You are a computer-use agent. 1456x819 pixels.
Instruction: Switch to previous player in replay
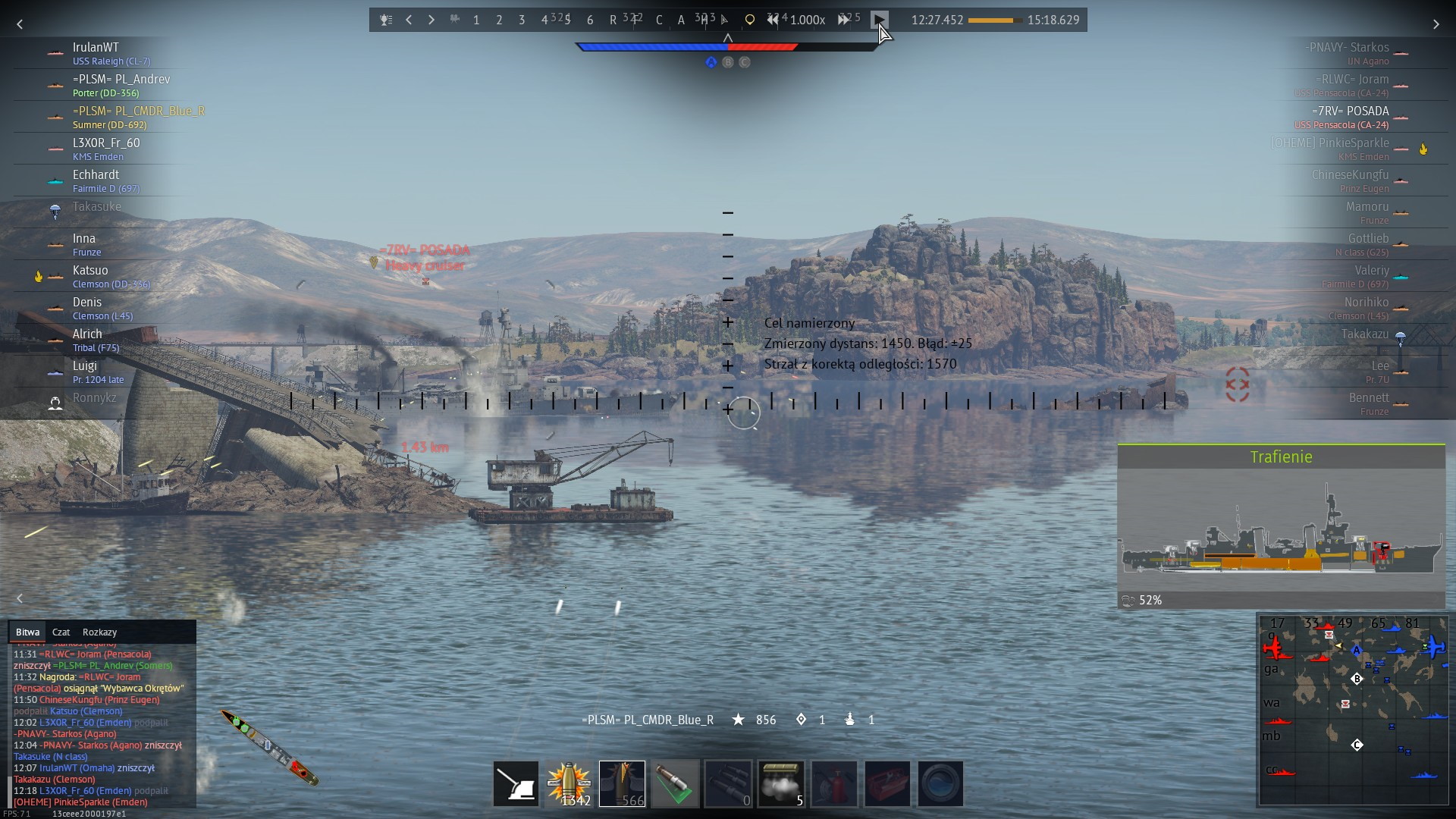coord(409,20)
